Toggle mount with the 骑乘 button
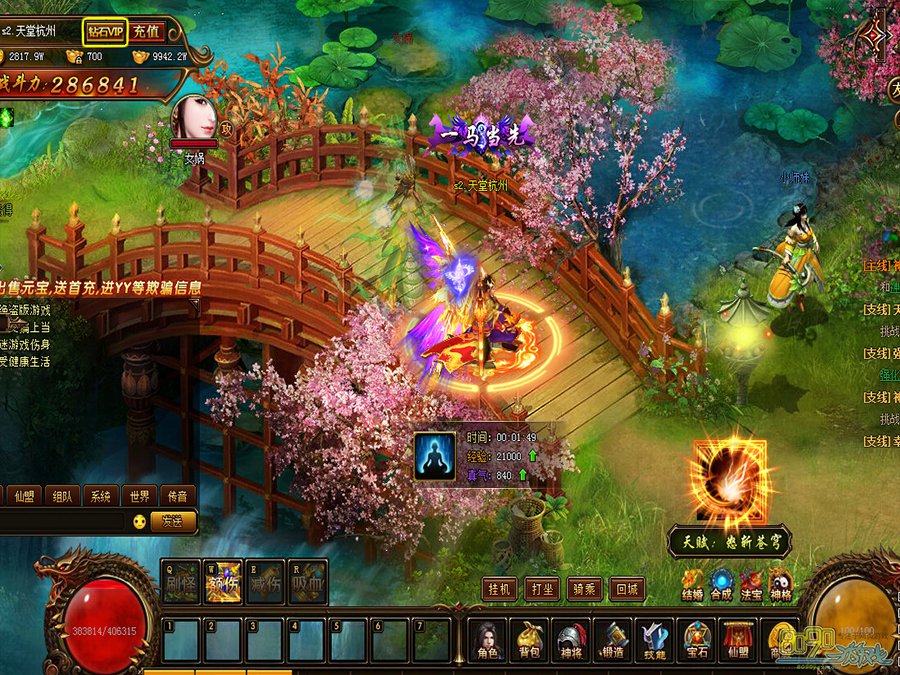This screenshot has height=675, width=900. coord(584,589)
